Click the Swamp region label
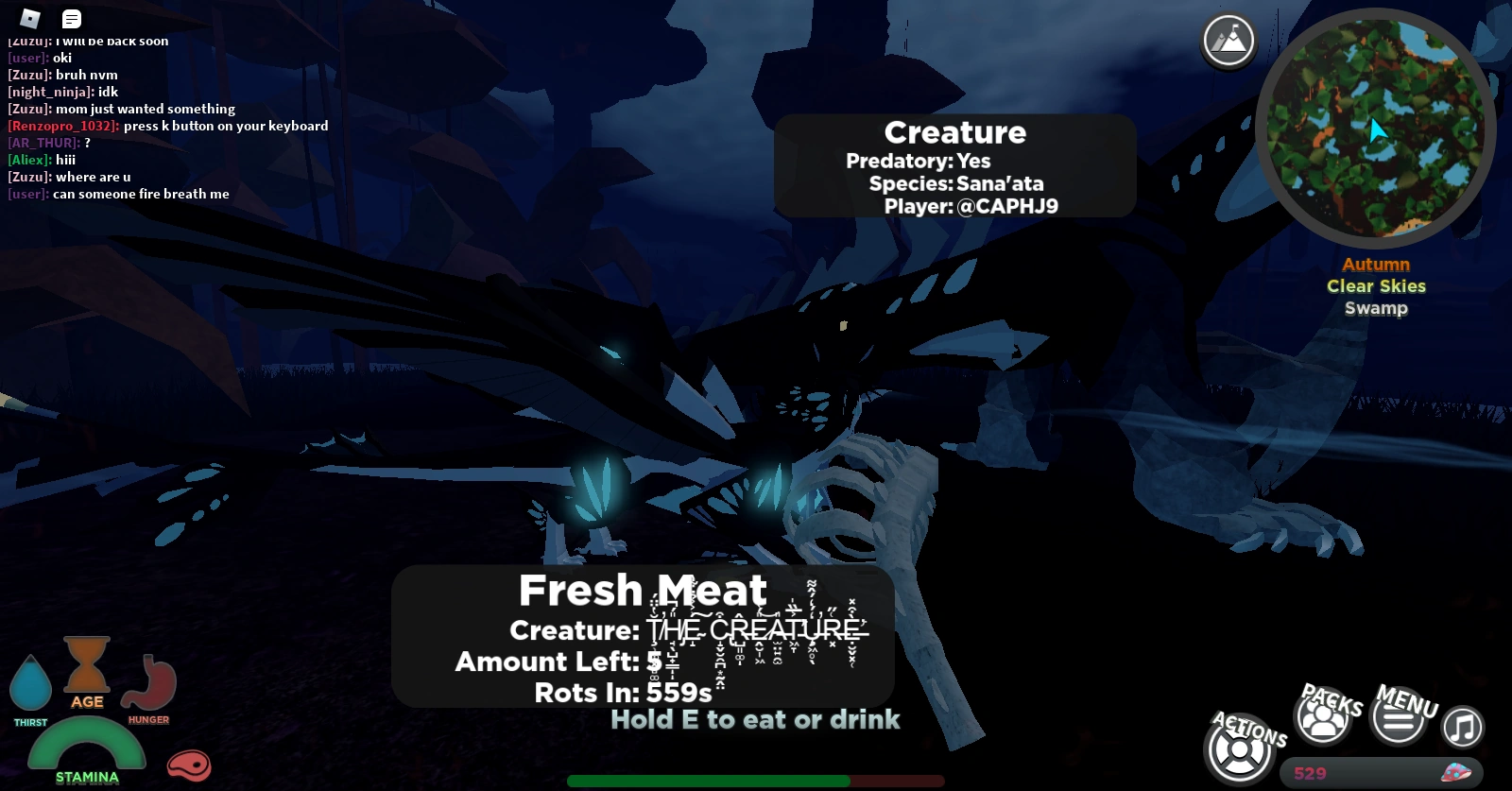This screenshot has width=1512, height=791. [x=1375, y=308]
